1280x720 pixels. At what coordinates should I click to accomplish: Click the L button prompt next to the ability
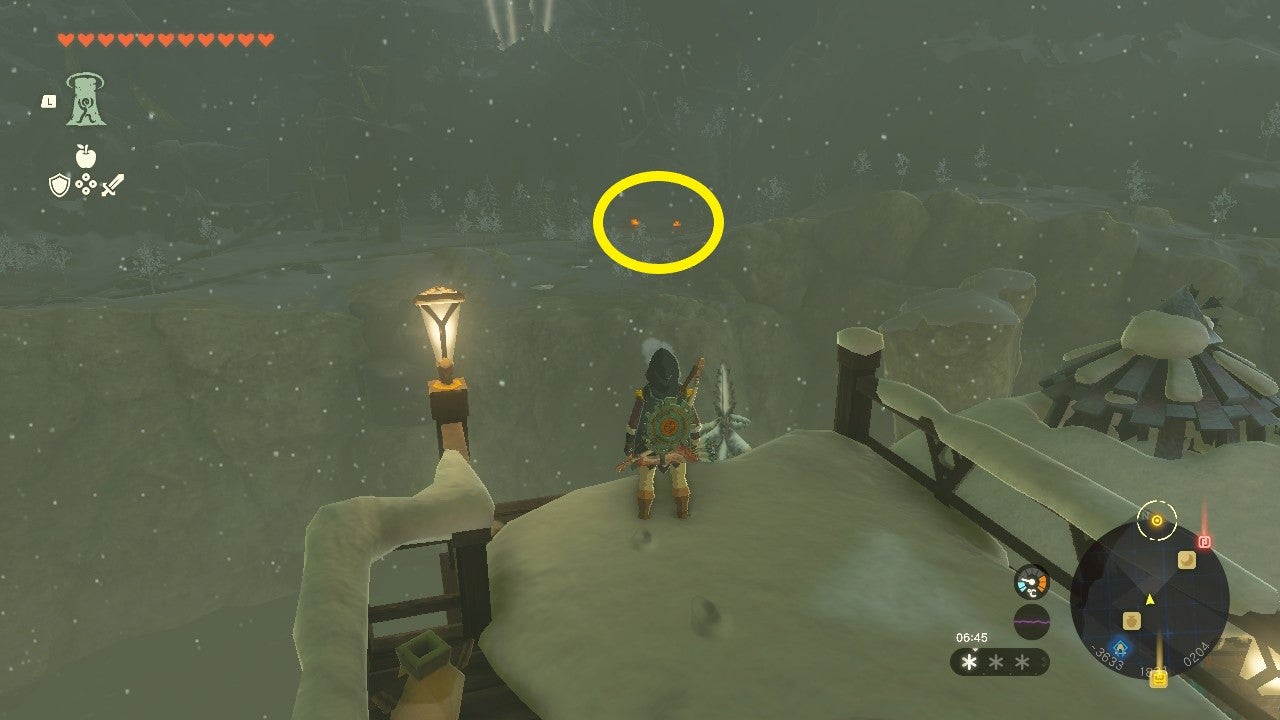pyautogui.click(x=50, y=102)
